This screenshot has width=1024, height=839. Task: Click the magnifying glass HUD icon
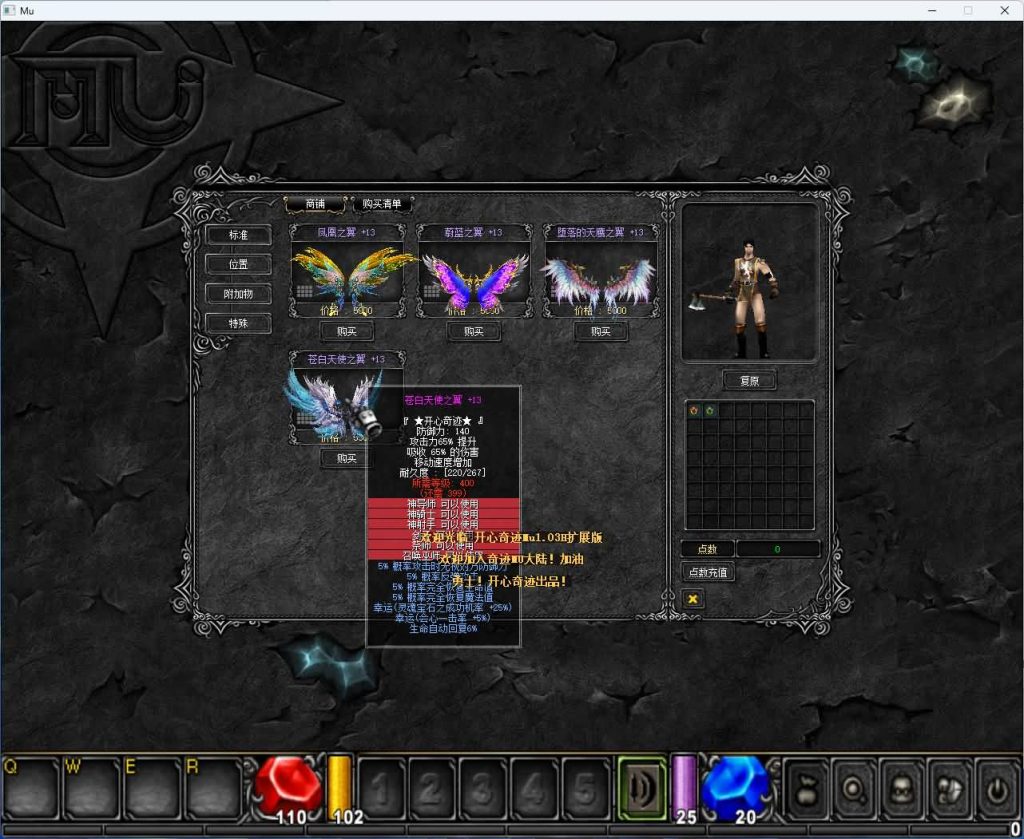tap(854, 788)
